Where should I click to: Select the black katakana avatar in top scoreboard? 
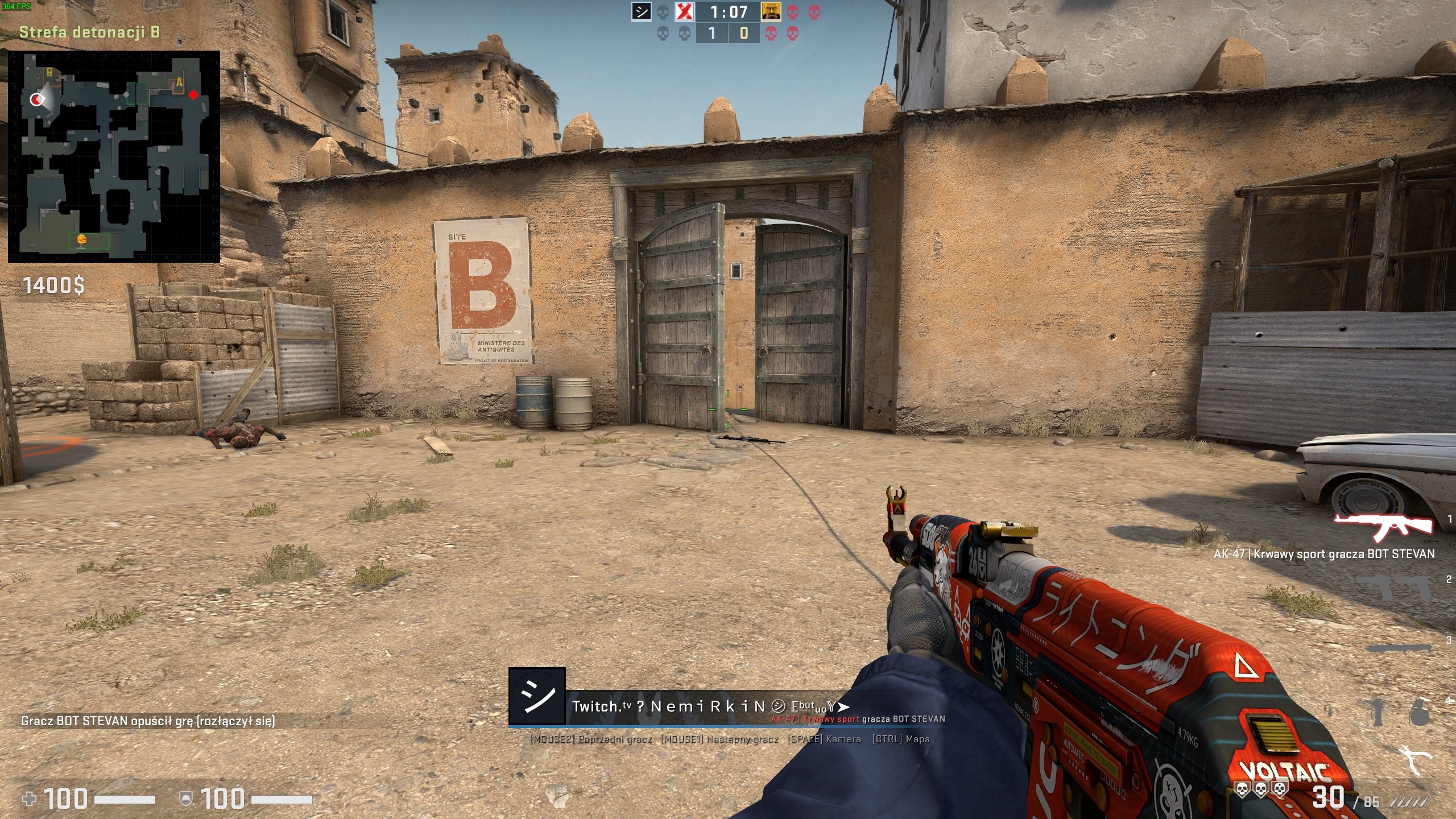coord(642,12)
